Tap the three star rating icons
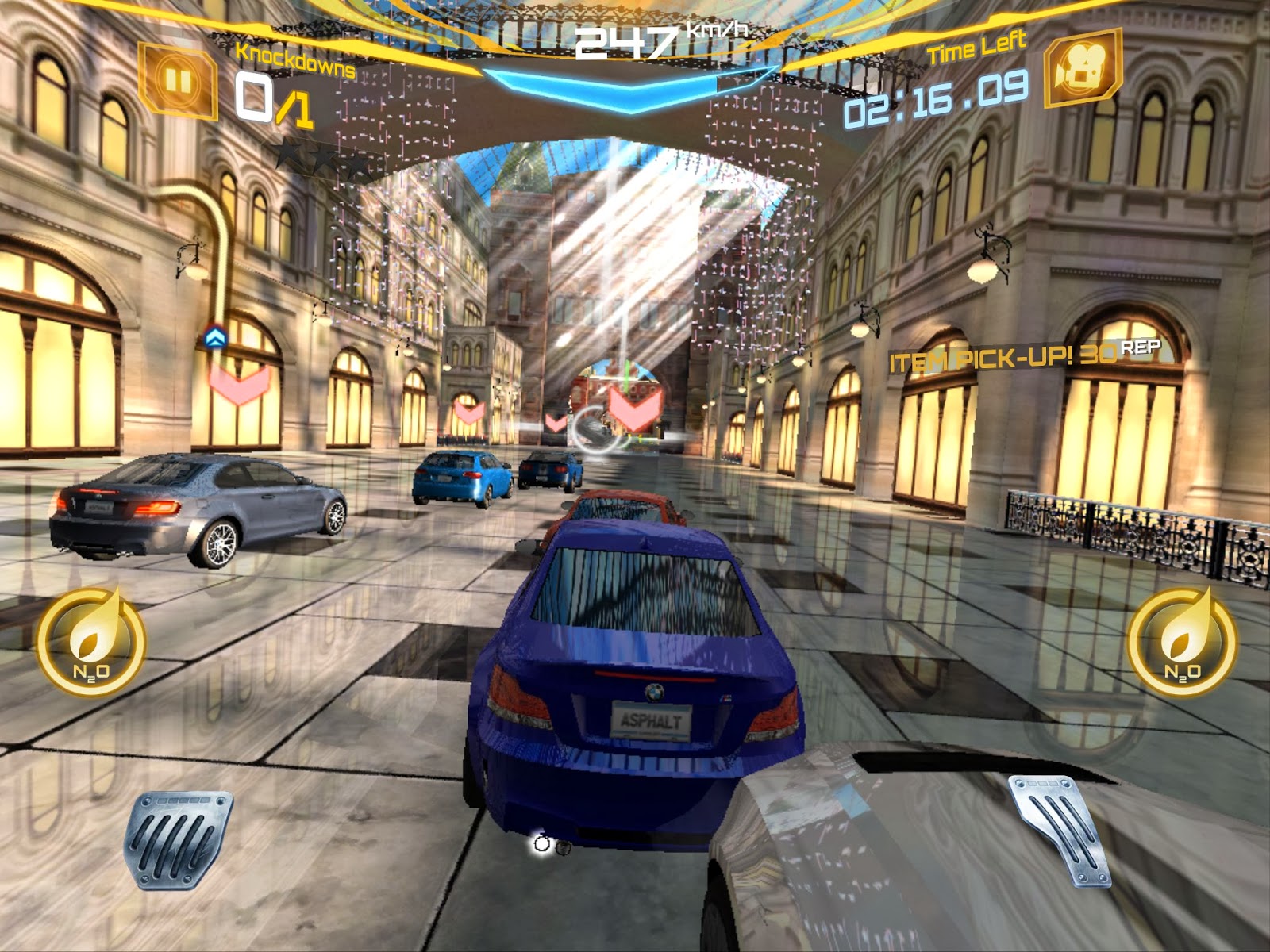Screen dimensions: 1270x952 324,159
